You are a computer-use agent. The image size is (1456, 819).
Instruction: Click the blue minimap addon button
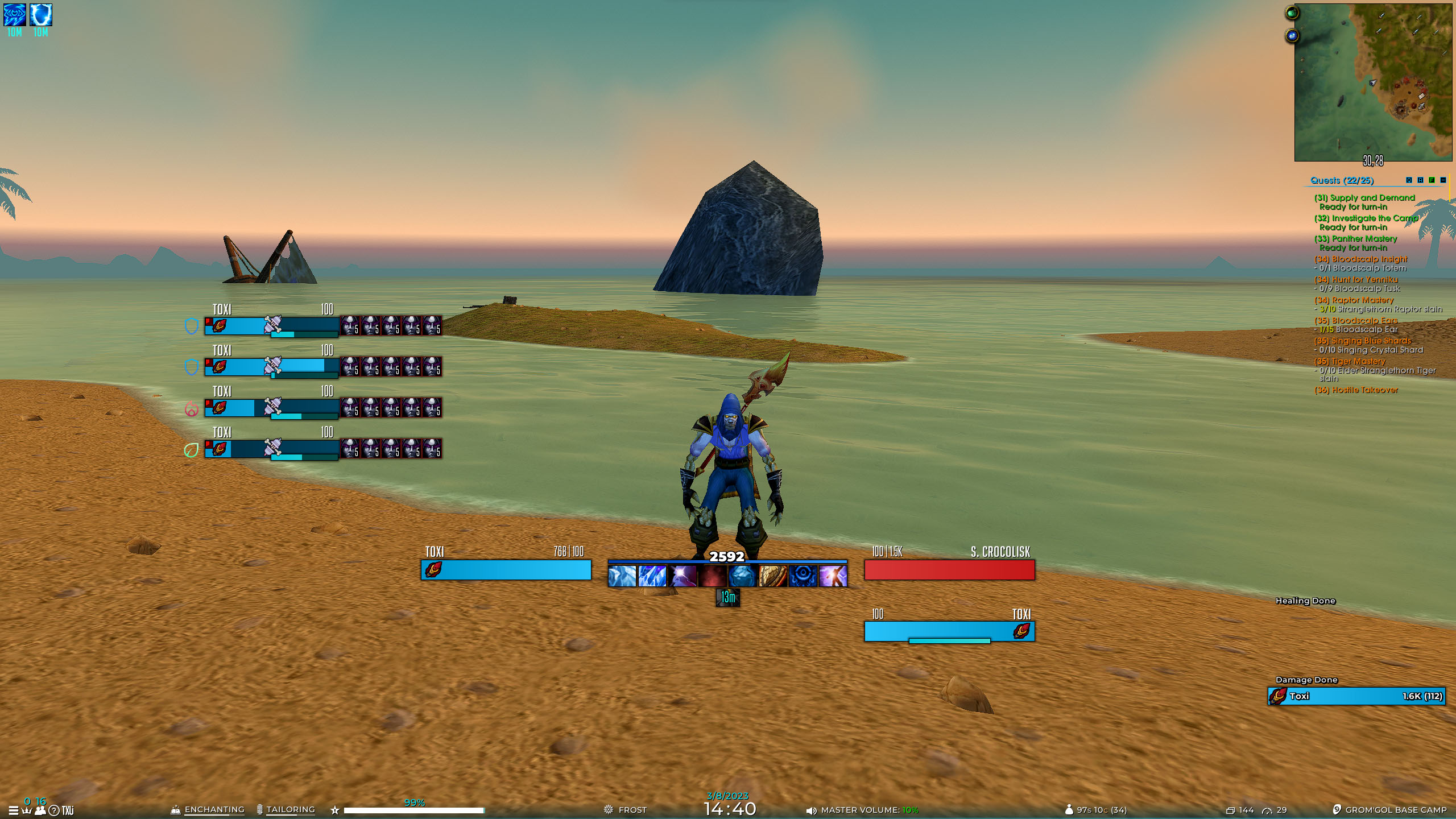[x=1292, y=36]
